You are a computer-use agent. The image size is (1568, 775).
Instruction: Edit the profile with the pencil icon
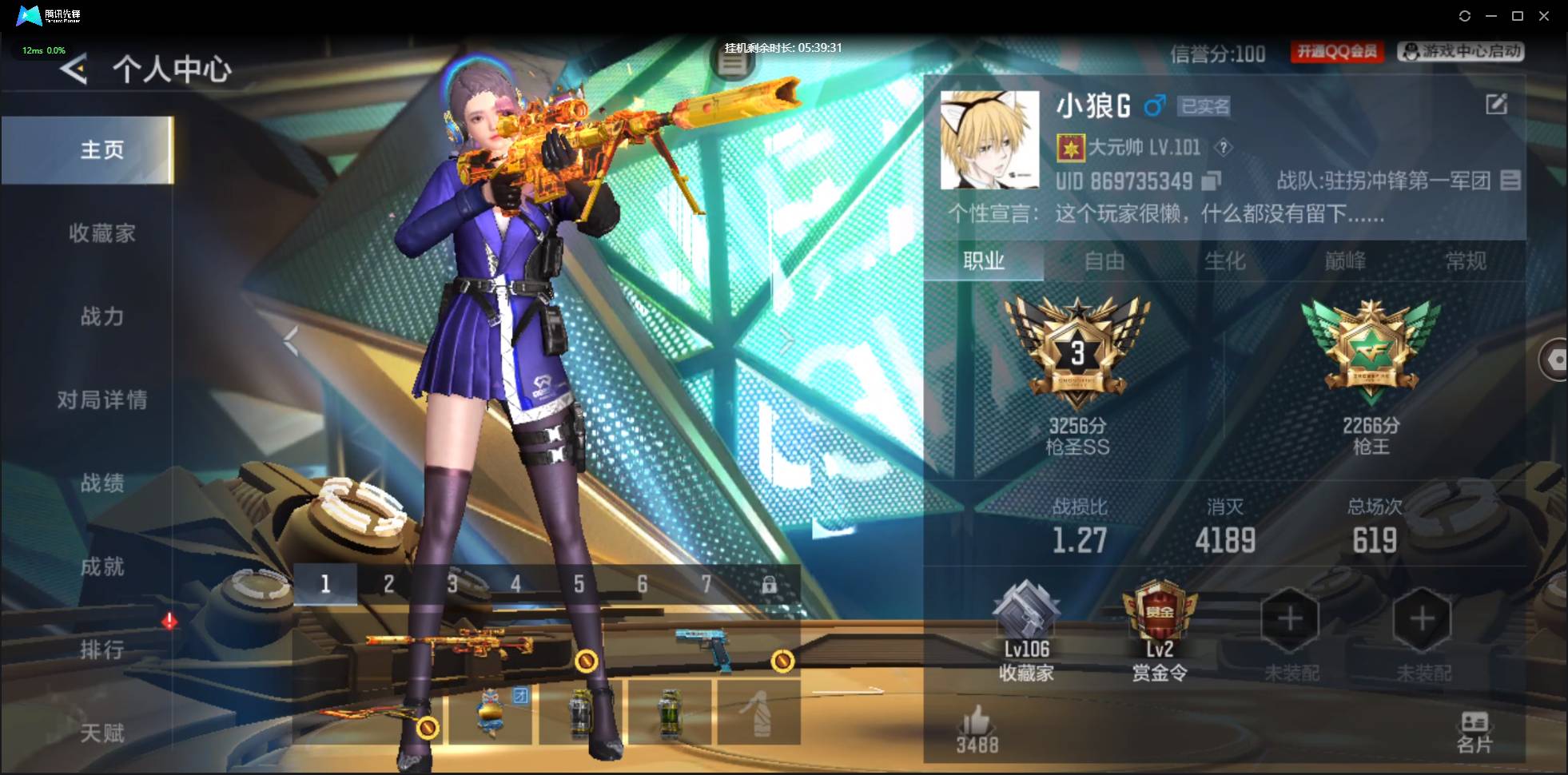point(1496,104)
